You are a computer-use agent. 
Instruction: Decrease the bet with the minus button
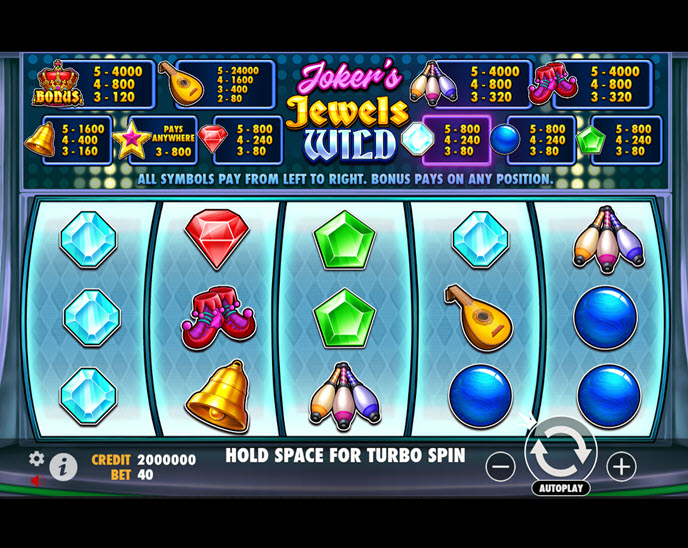point(500,465)
